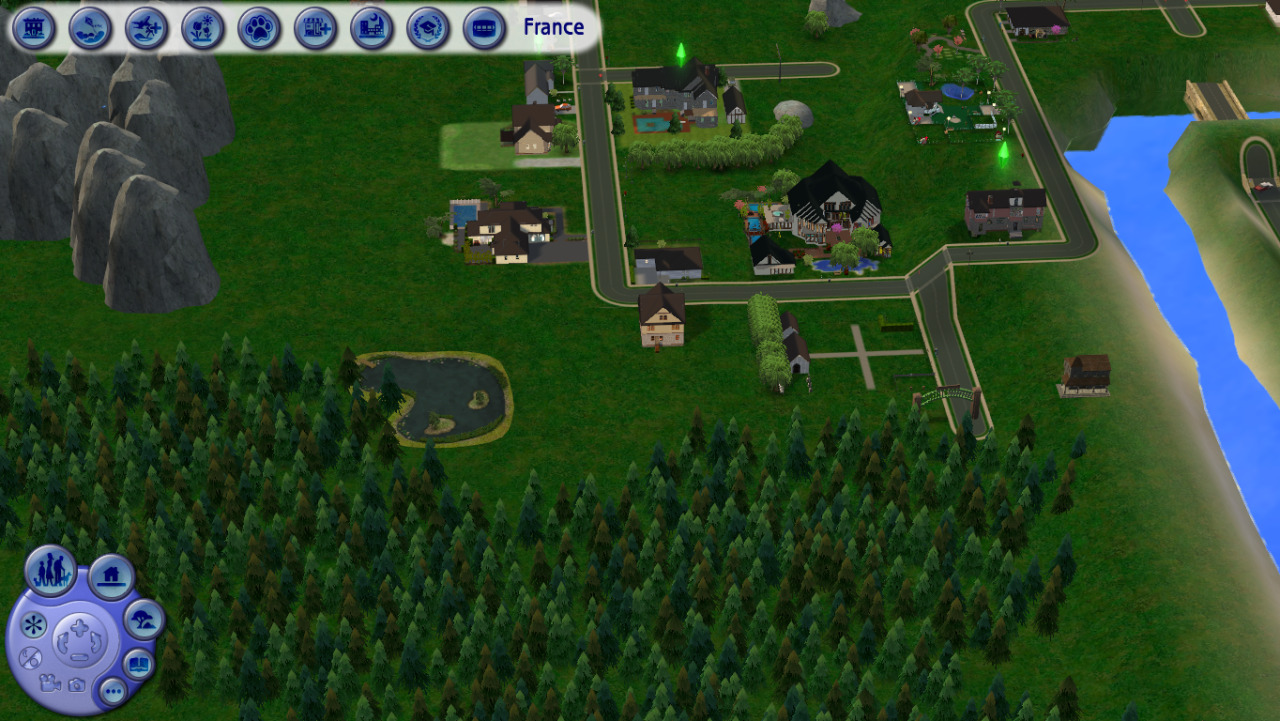This screenshot has height=721, width=1280.
Task: Select the airplane vacation destination icon
Action: pos(147,28)
